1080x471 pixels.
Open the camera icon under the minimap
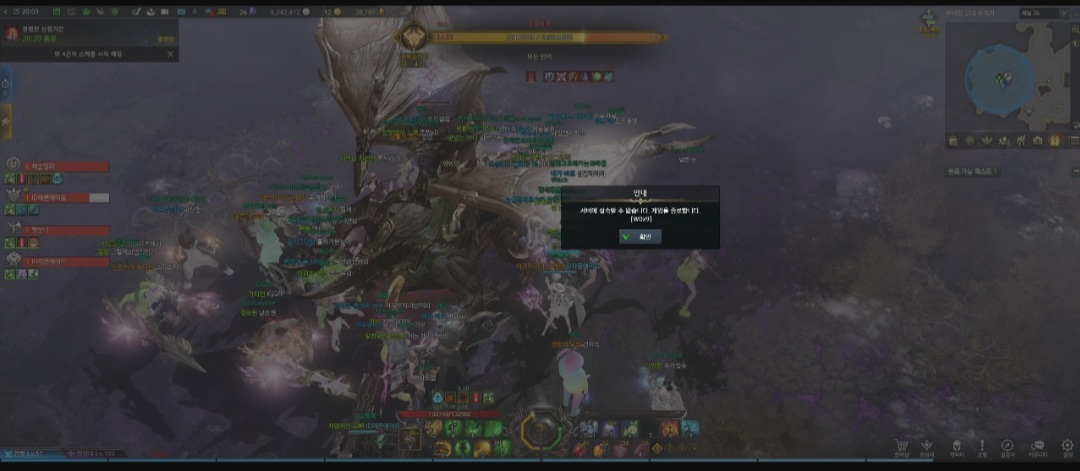tap(1035, 142)
